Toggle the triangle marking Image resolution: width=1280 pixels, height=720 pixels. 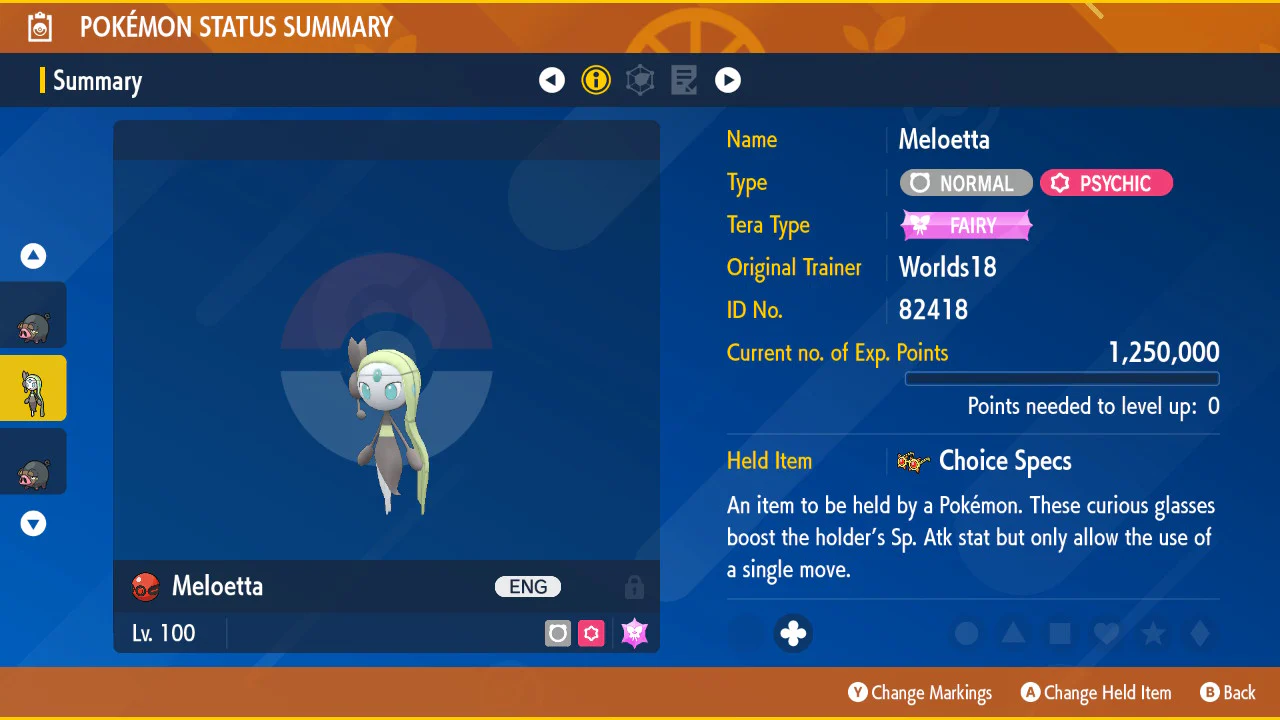point(1013,633)
